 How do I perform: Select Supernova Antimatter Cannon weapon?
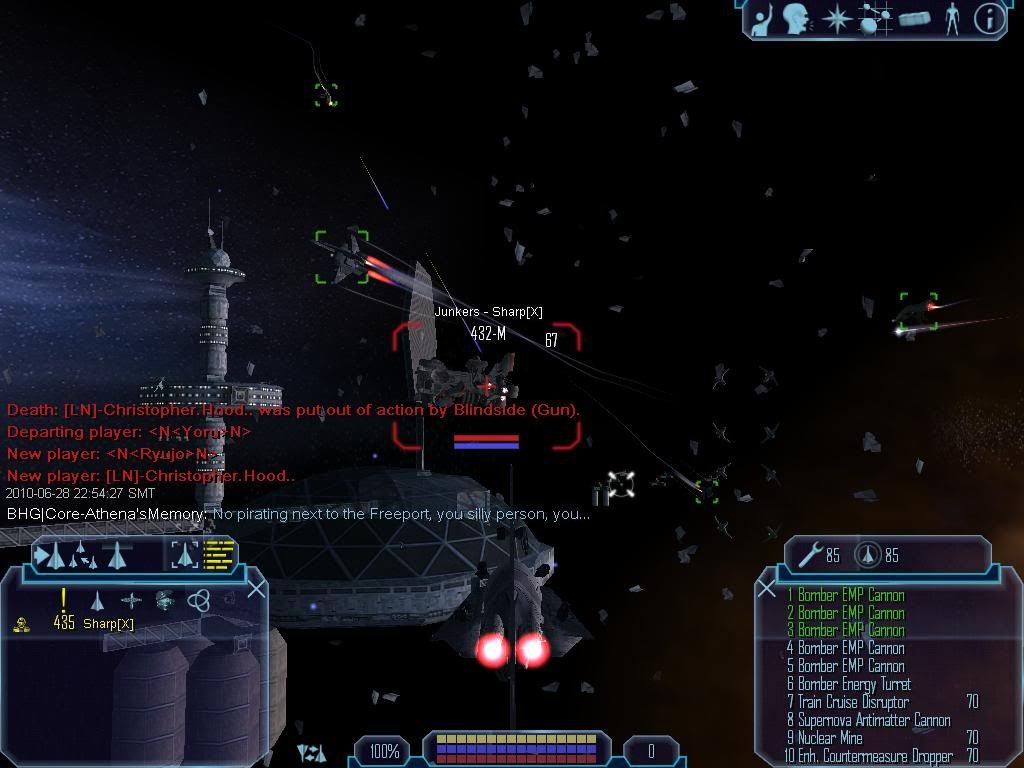(x=873, y=720)
